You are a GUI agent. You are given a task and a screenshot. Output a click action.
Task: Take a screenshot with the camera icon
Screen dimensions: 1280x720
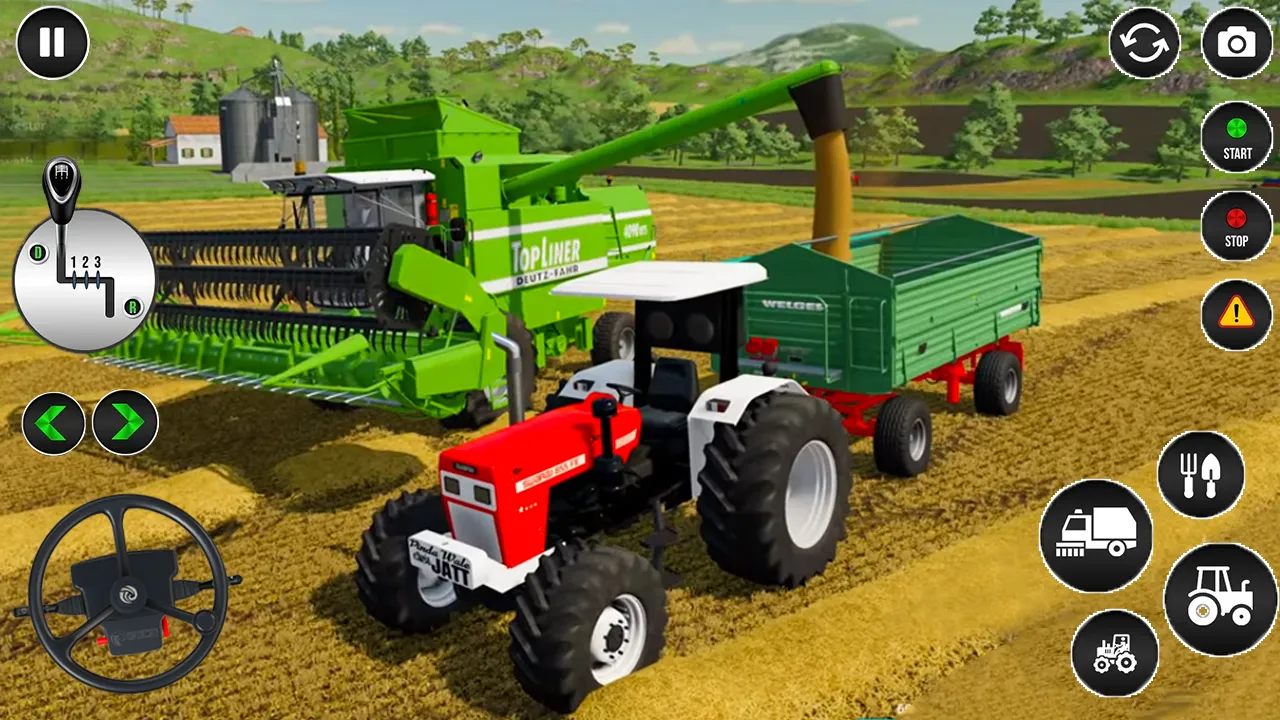pos(1237,42)
